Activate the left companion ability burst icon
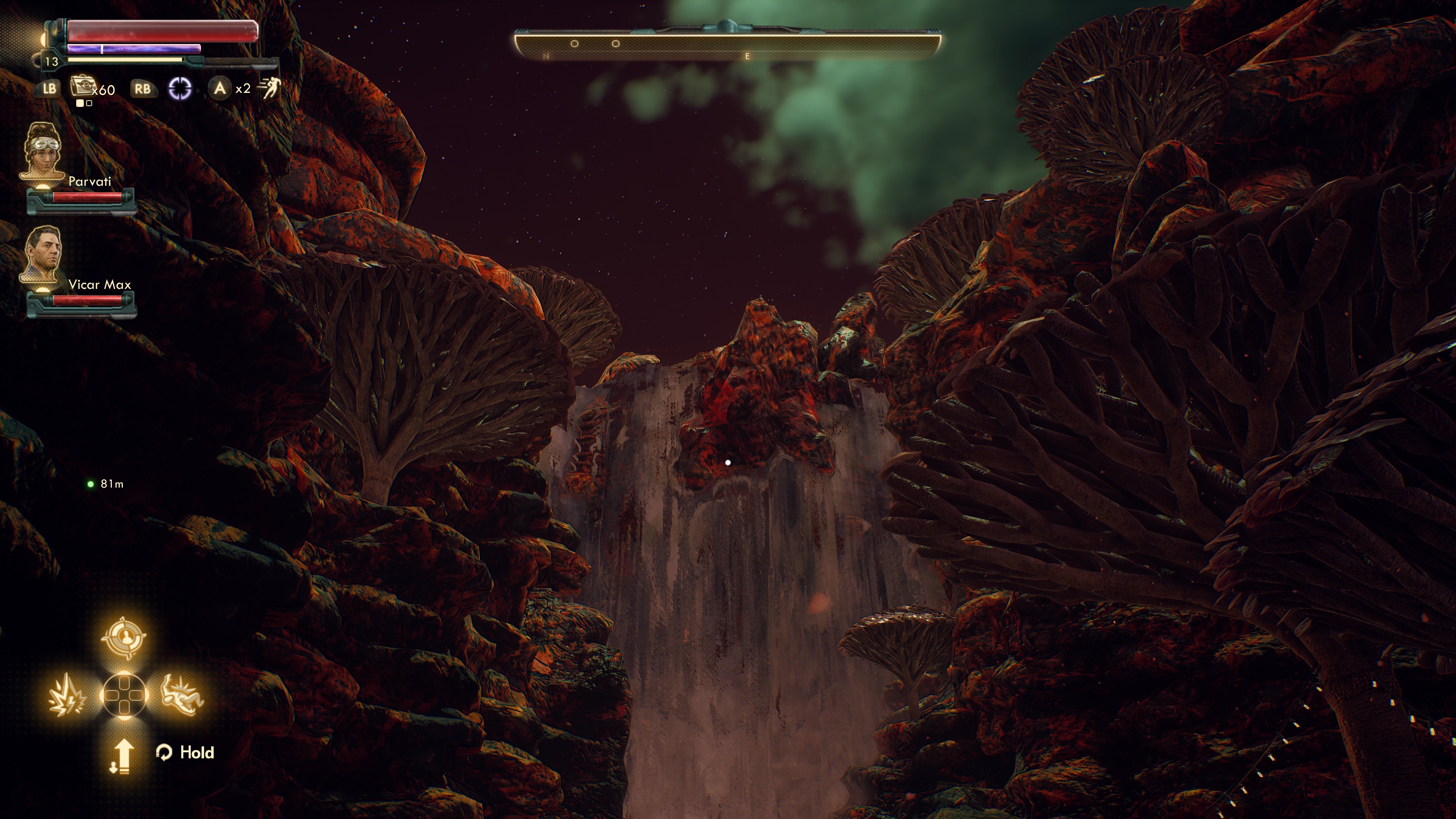The image size is (1456, 819). pos(67,694)
